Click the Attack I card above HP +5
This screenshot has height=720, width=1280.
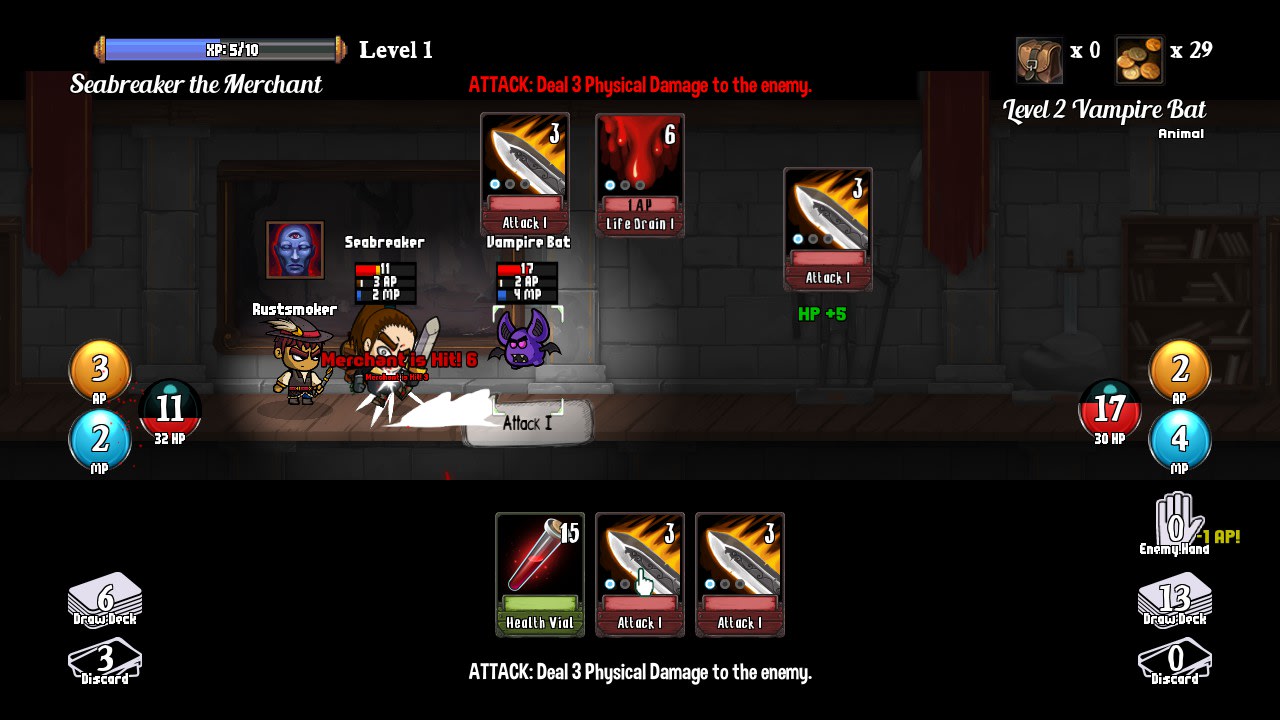827,228
